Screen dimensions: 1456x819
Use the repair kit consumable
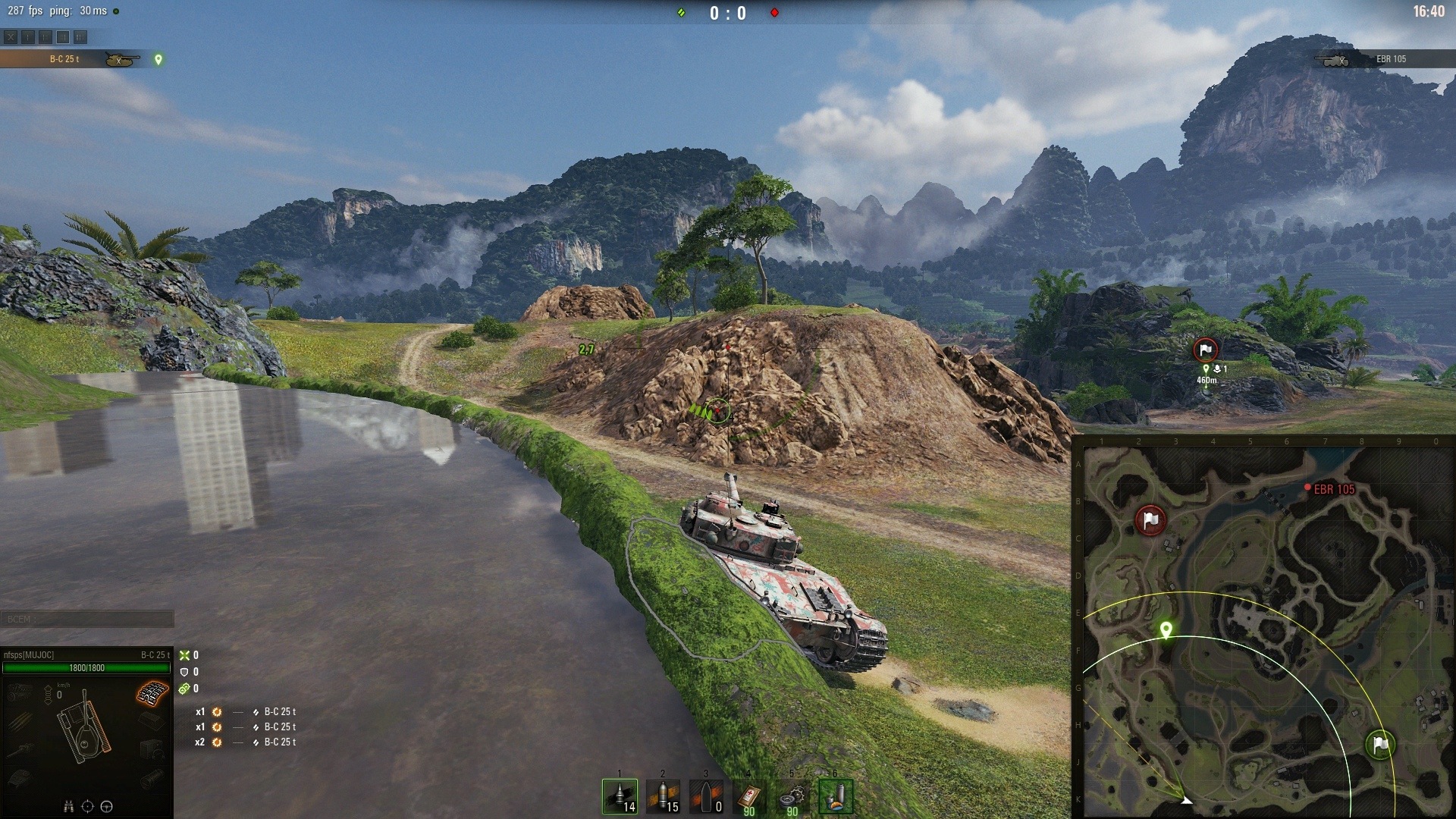click(792, 797)
